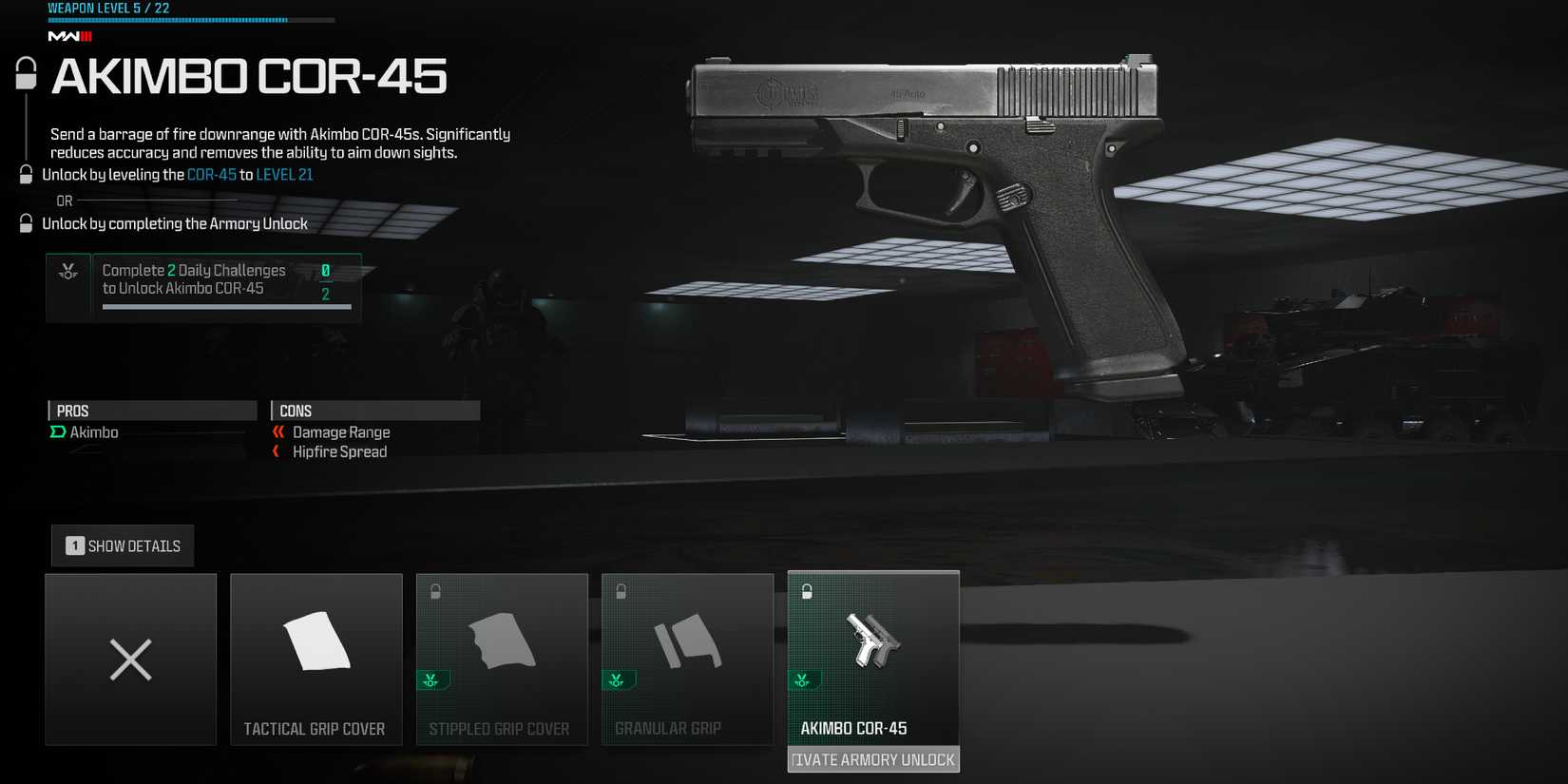Click the lock icon on the Stippled Grip Cover tile
This screenshot has width=1568, height=784.
(x=434, y=591)
